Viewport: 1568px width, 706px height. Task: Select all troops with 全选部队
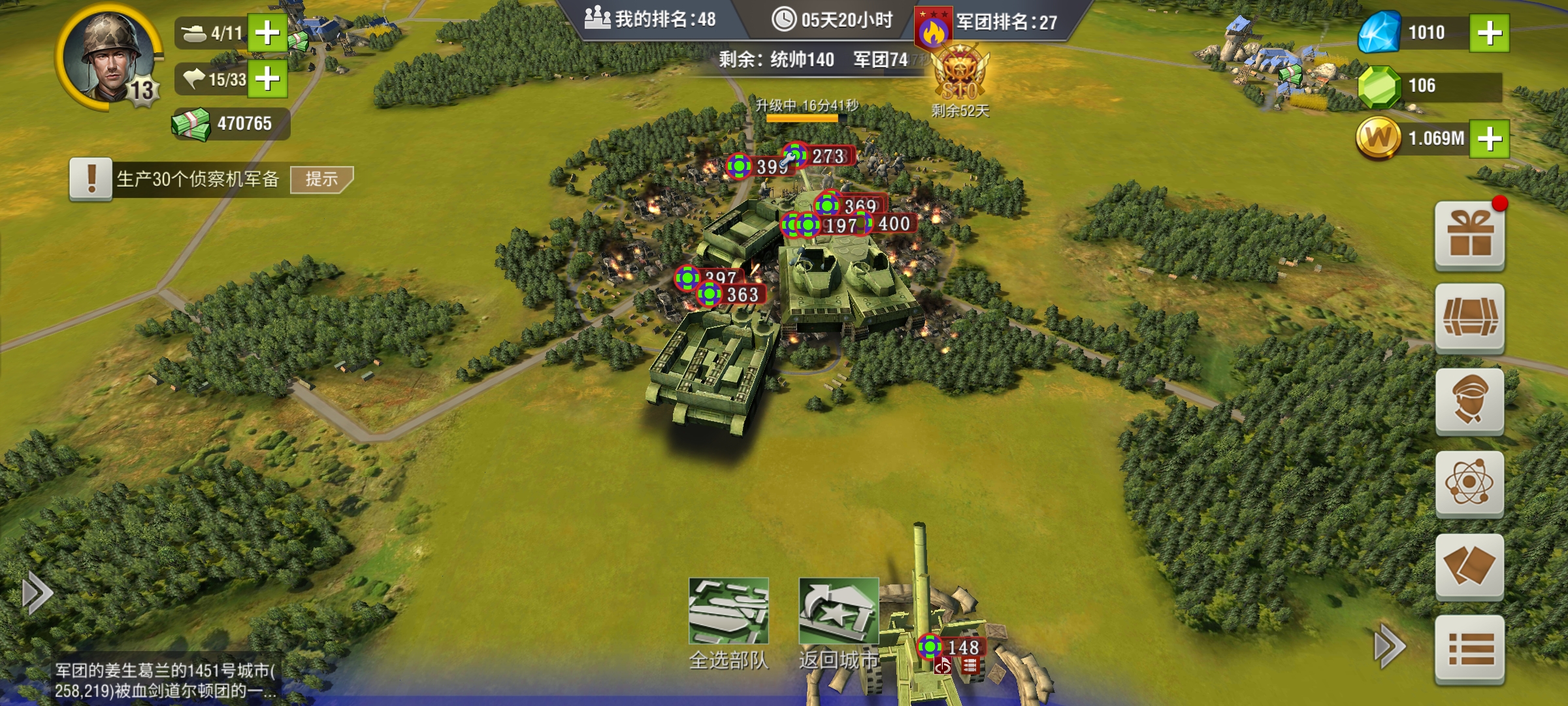728,621
